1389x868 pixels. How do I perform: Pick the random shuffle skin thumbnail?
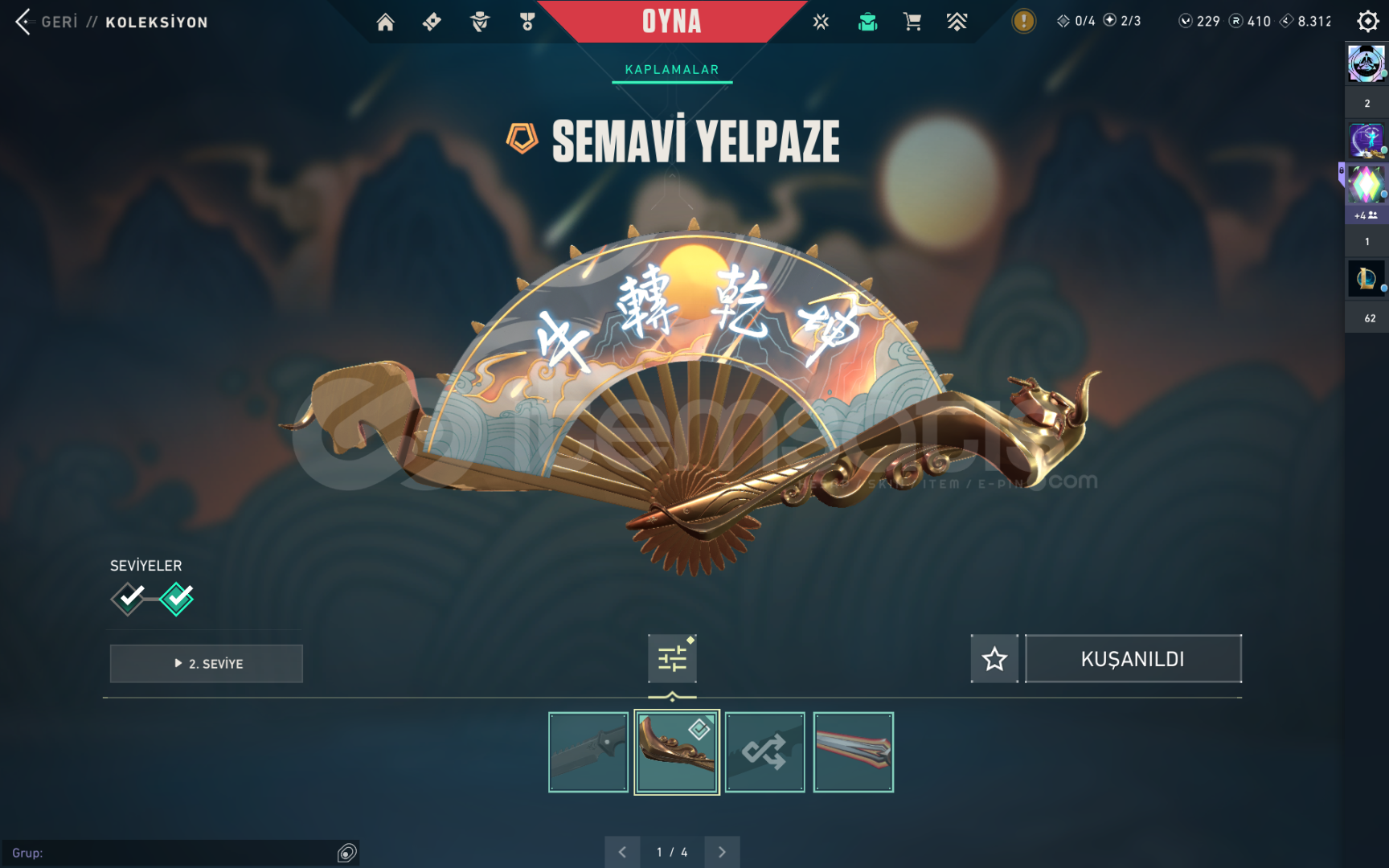click(x=764, y=752)
